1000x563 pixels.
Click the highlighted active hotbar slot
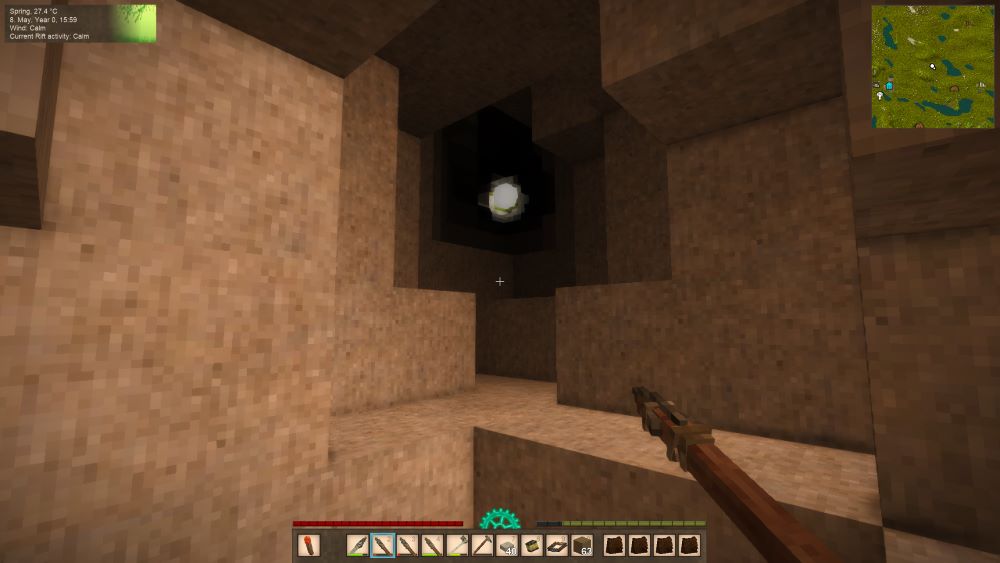(382, 546)
